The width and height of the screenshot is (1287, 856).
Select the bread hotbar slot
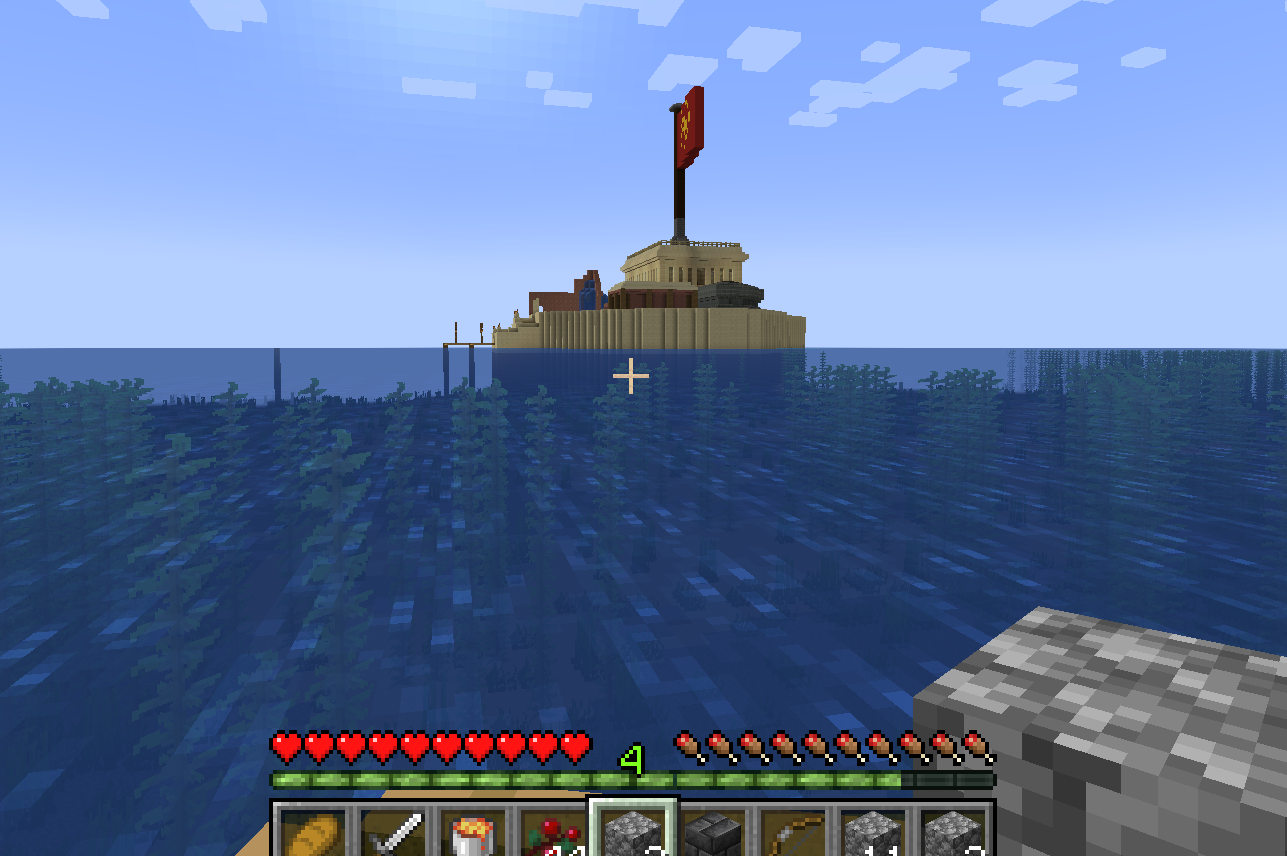(x=311, y=832)
